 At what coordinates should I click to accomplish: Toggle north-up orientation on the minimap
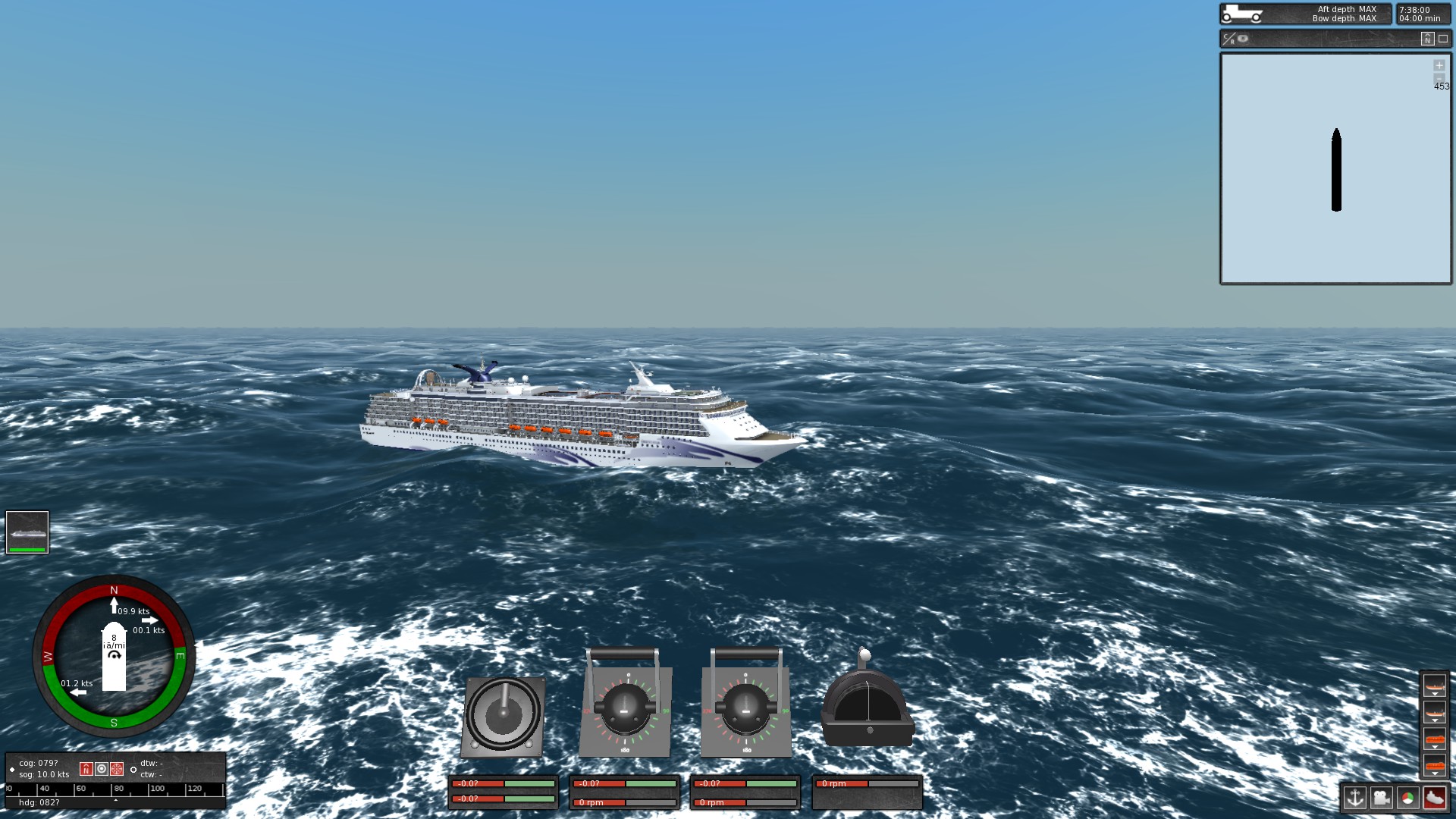point(1427,39)
